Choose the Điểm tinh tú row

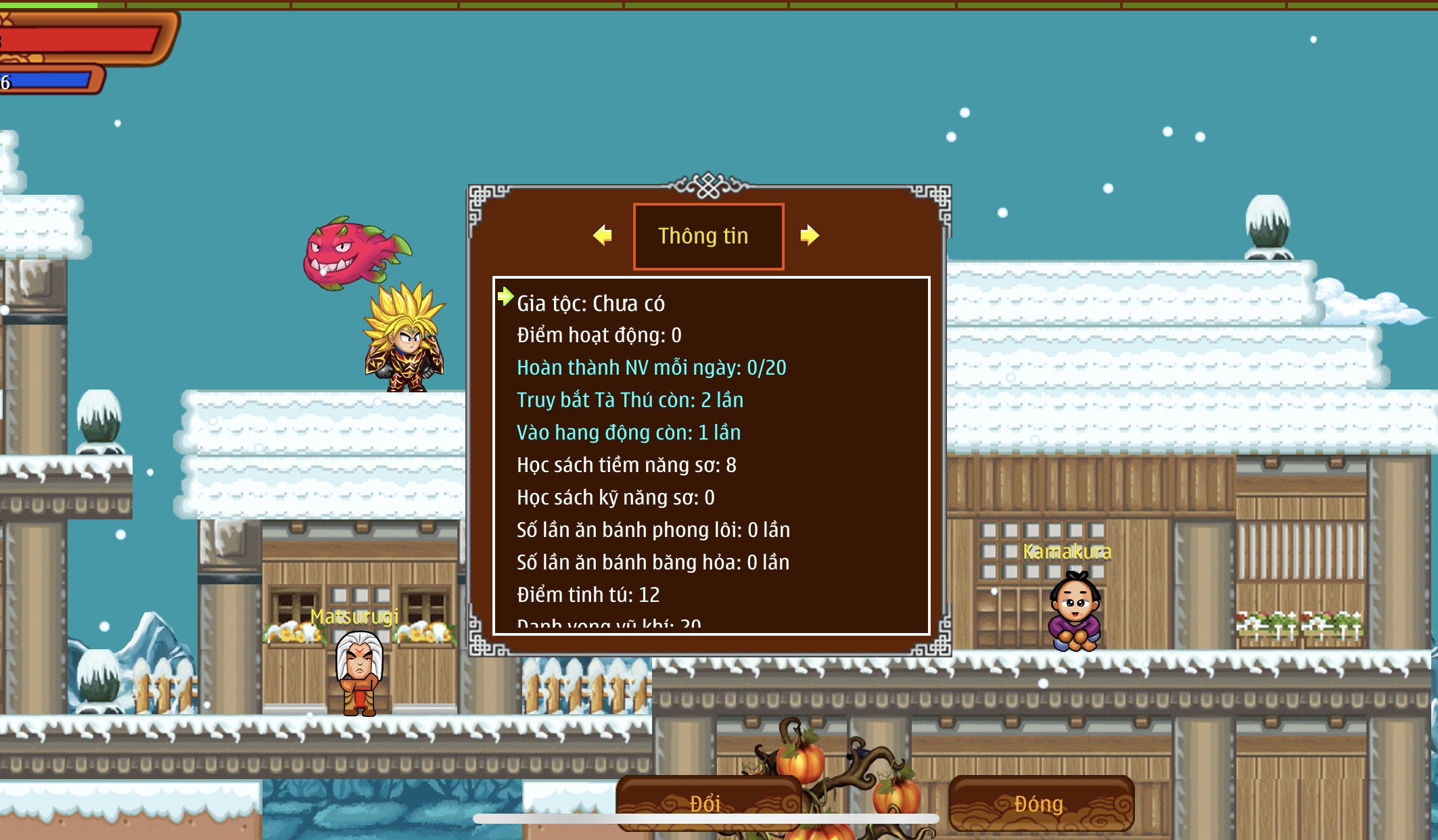588,595
